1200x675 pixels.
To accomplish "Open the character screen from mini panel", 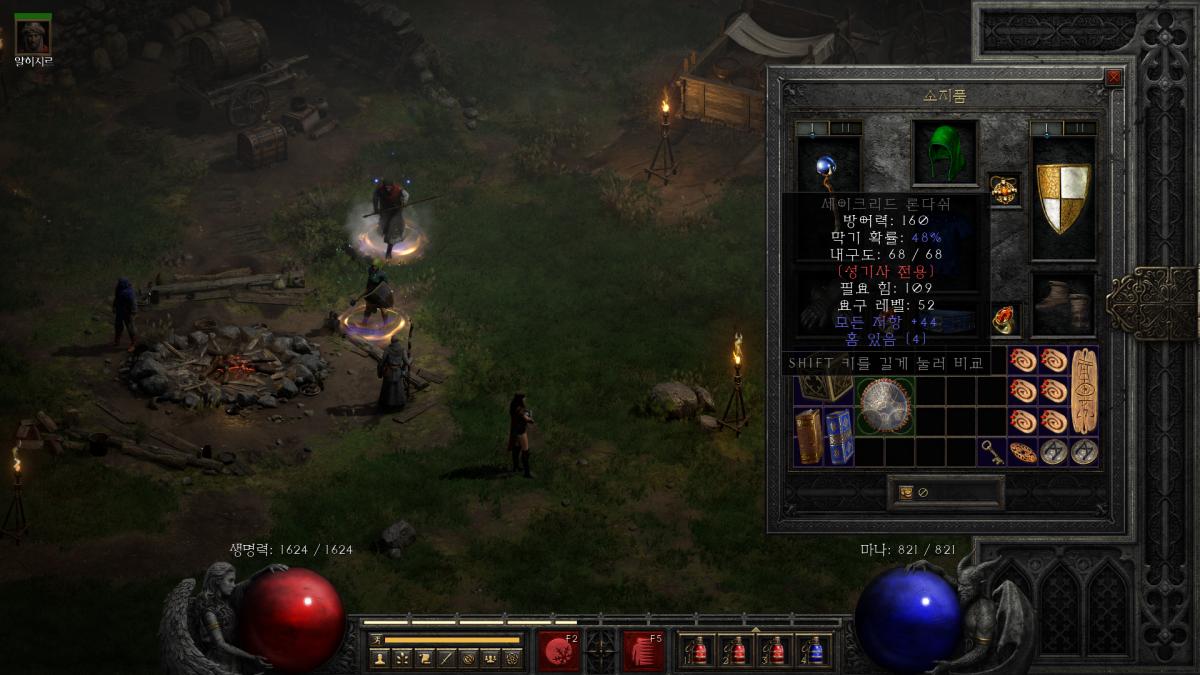I will pyautogui.click(x=379, y=658).
